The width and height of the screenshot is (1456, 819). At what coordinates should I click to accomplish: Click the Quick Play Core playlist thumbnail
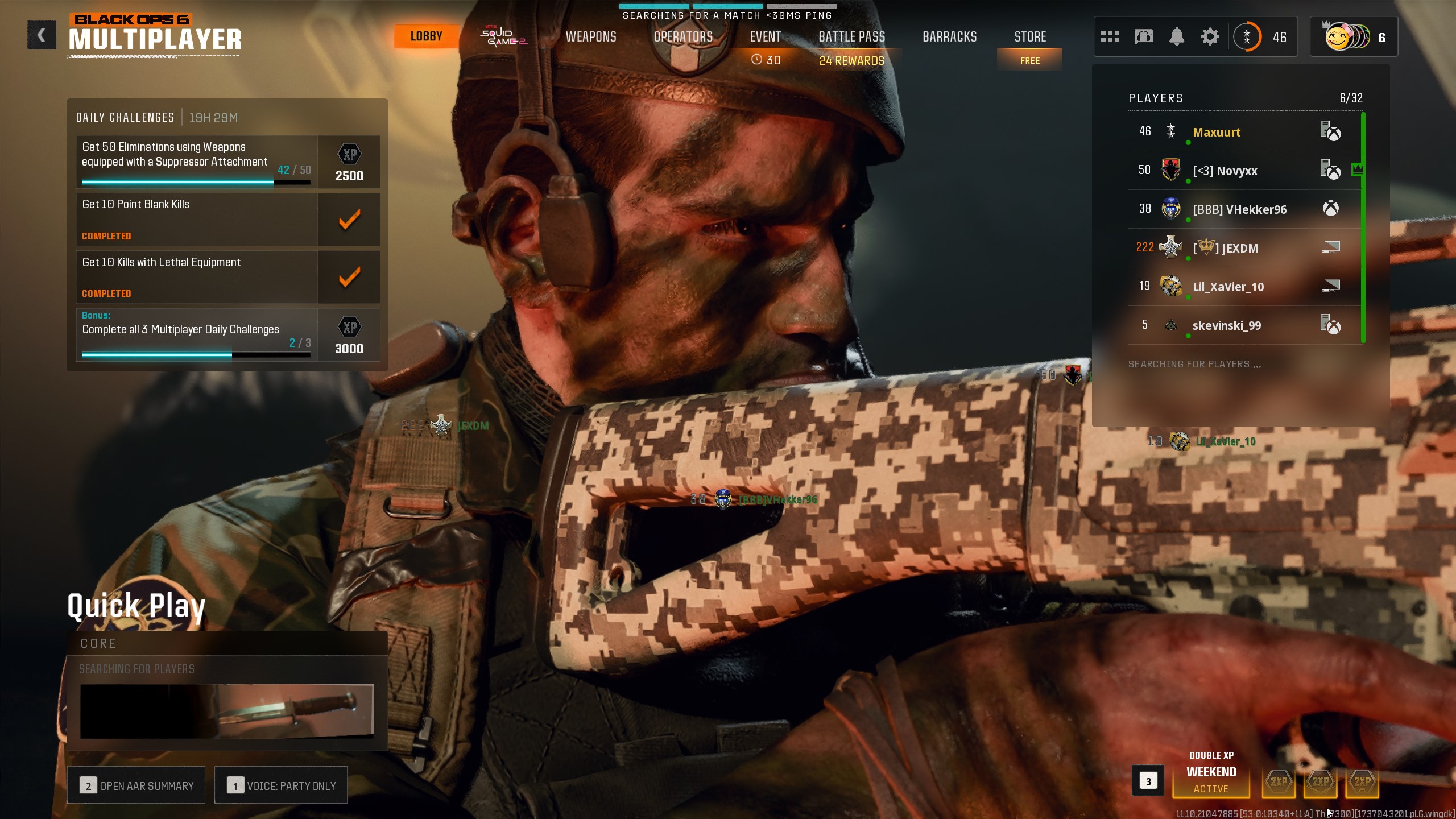[227, 711]
